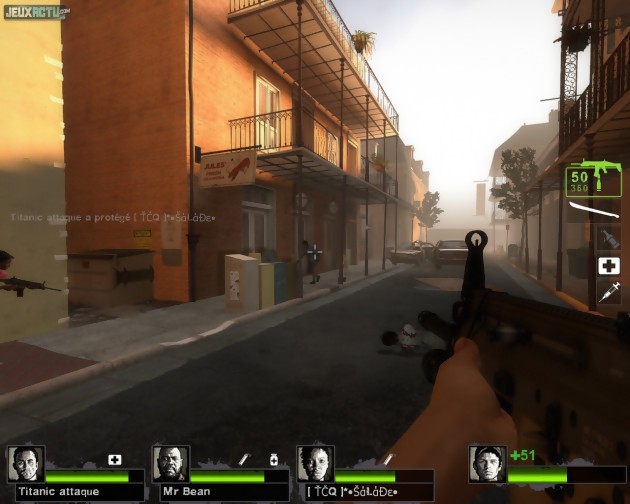Image resolution: width=630 pixels, height=504 pixels.
Task: Select the molotov bottle slot
Action: point(608,238)
